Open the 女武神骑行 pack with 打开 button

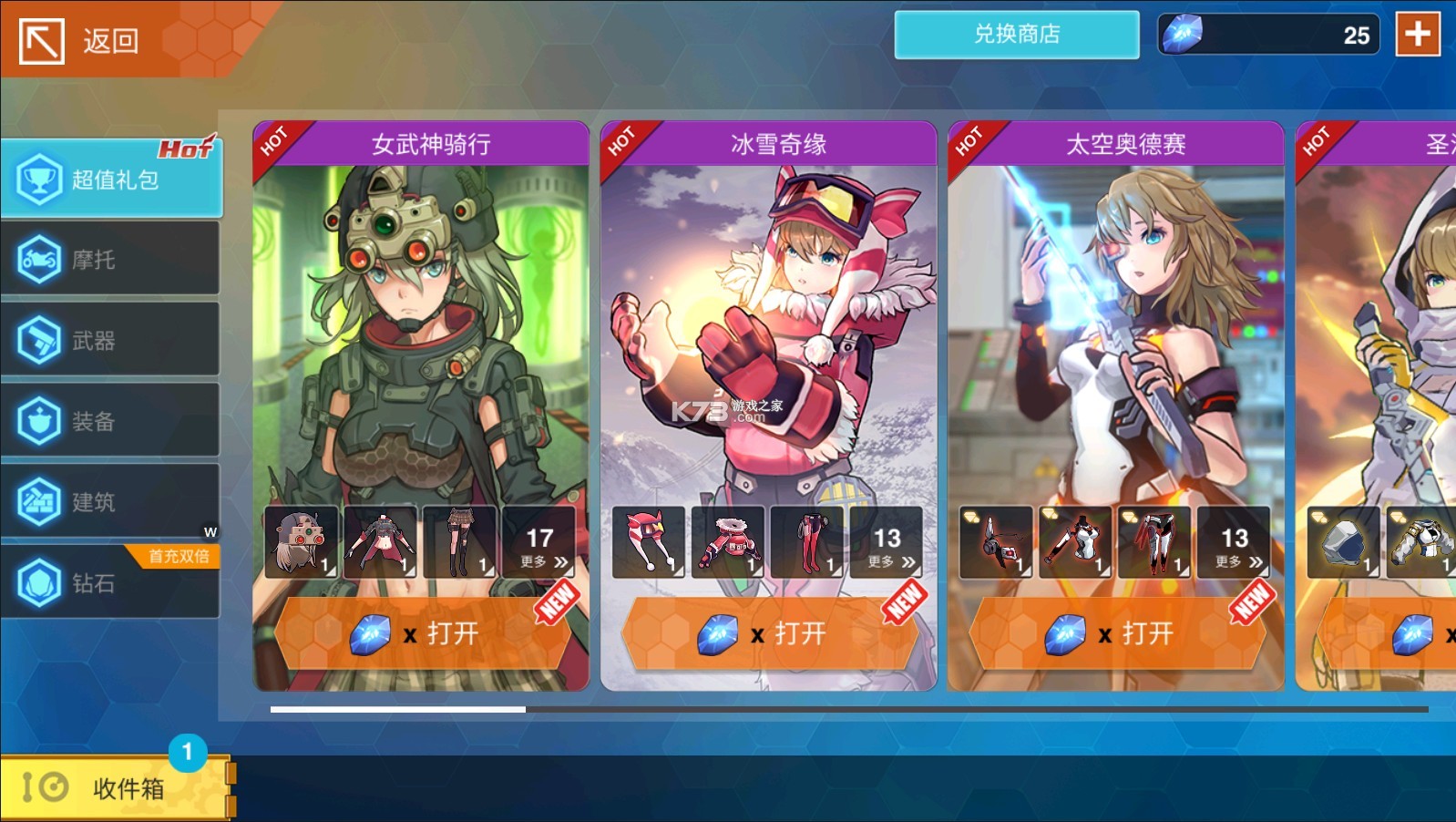[421, 633]
